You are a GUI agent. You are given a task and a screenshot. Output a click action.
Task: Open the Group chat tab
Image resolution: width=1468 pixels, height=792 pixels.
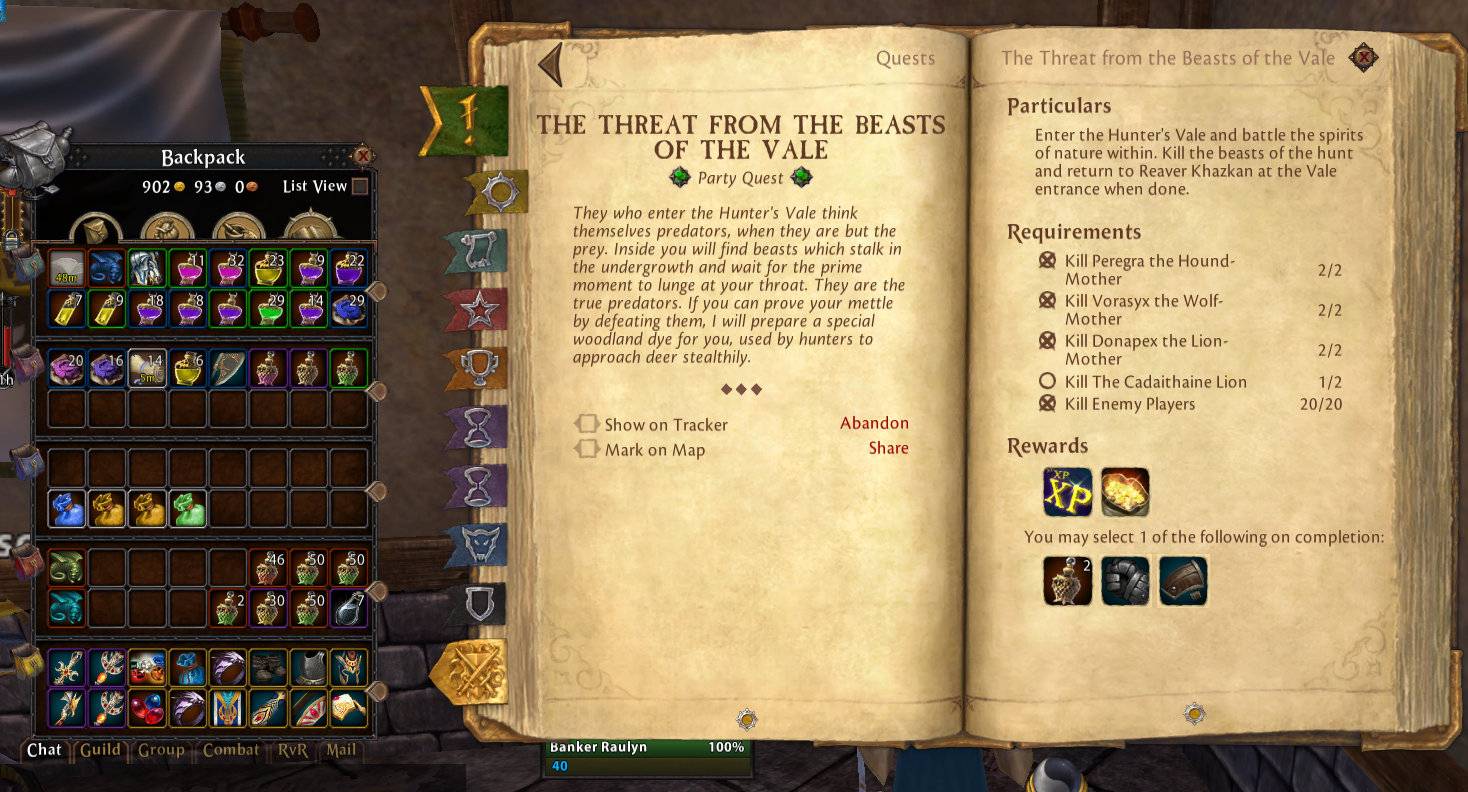(x=161, y=750)
